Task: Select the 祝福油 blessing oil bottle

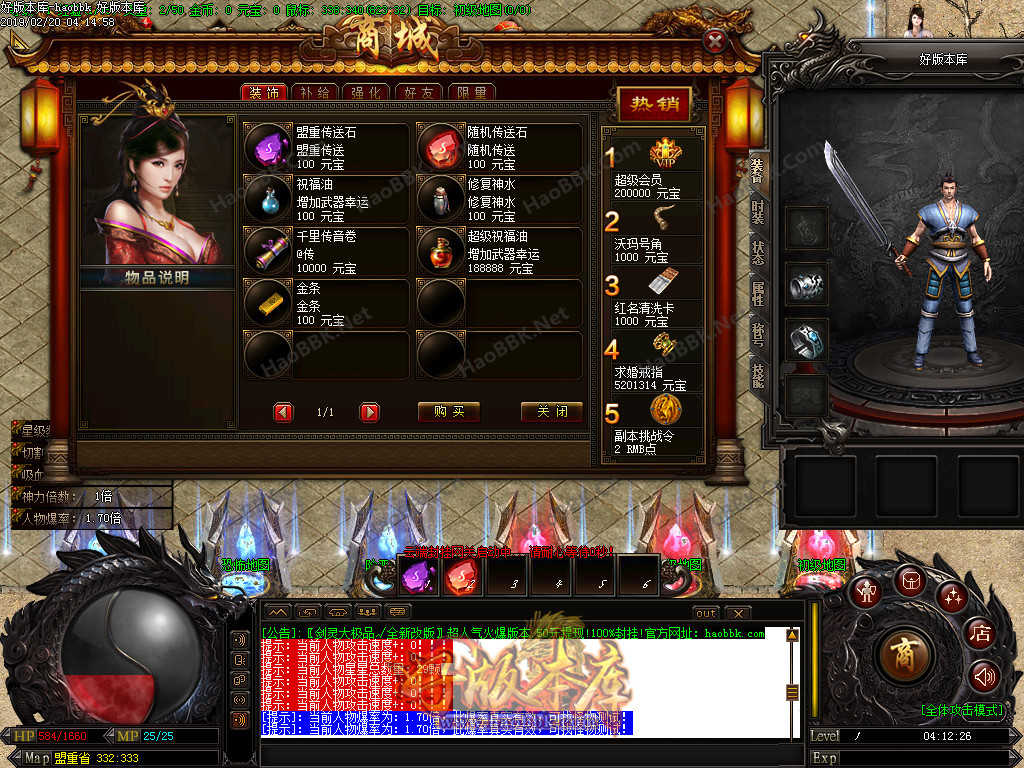Action: [x=267, y=200]
